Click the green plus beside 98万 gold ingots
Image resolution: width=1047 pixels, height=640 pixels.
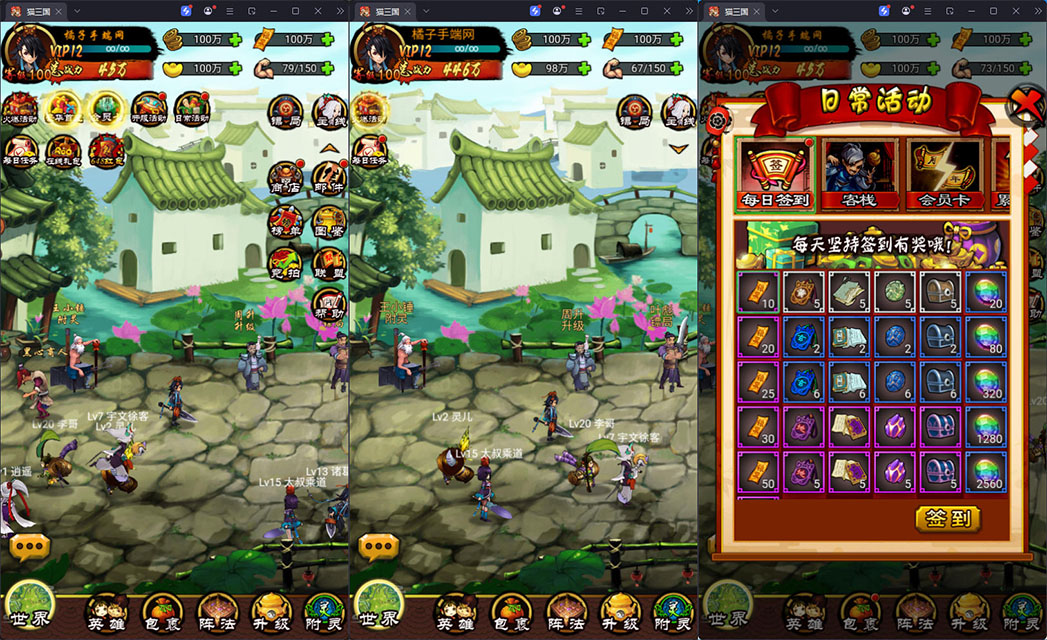(583, 68)
